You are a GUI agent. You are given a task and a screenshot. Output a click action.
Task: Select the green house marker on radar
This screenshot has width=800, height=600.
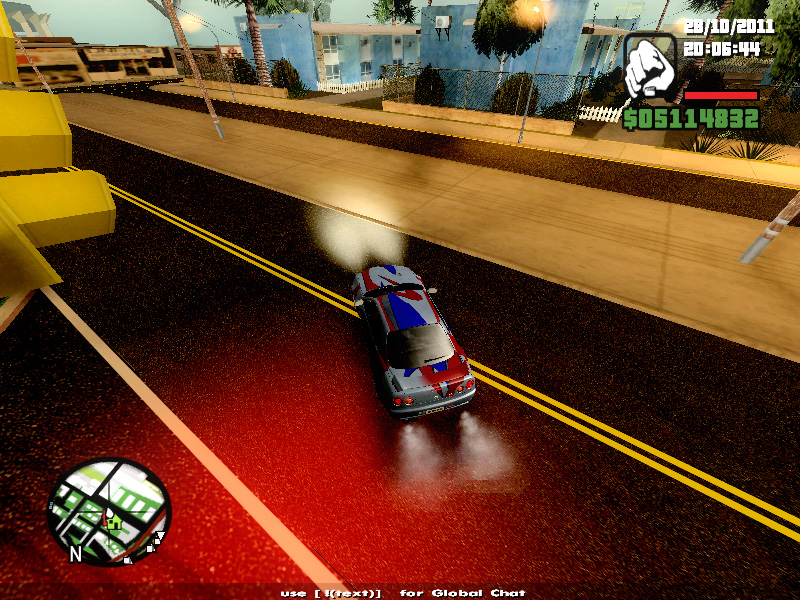click(115, 521)
